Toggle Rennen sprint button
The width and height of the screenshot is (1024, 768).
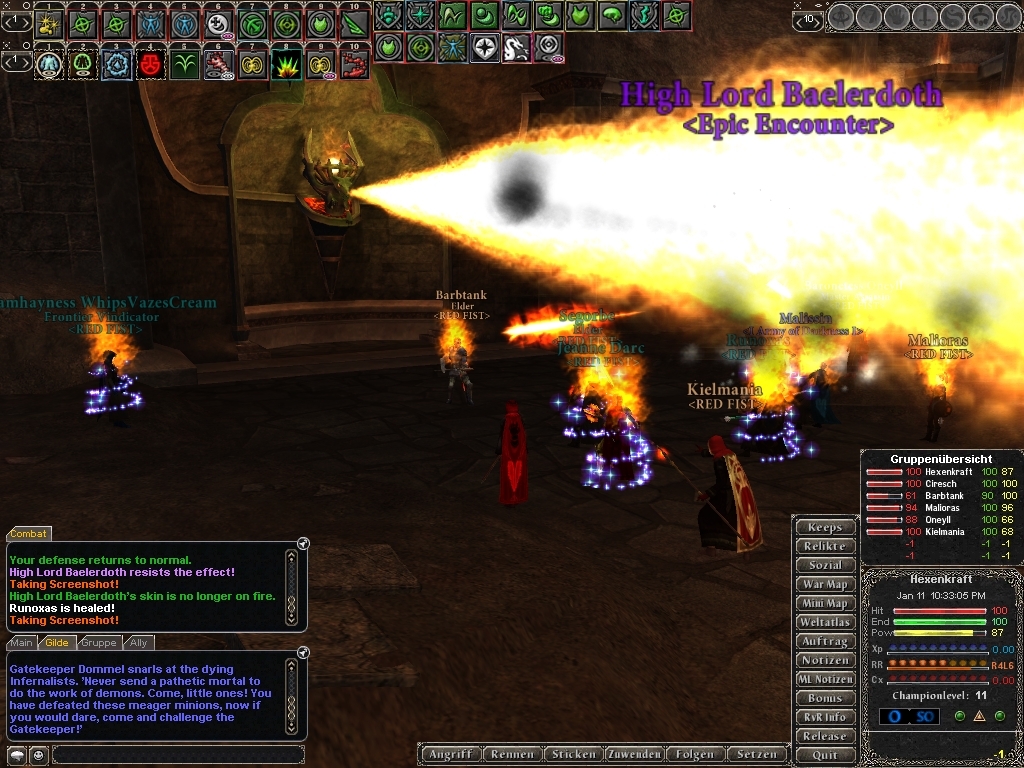point(512,754)
